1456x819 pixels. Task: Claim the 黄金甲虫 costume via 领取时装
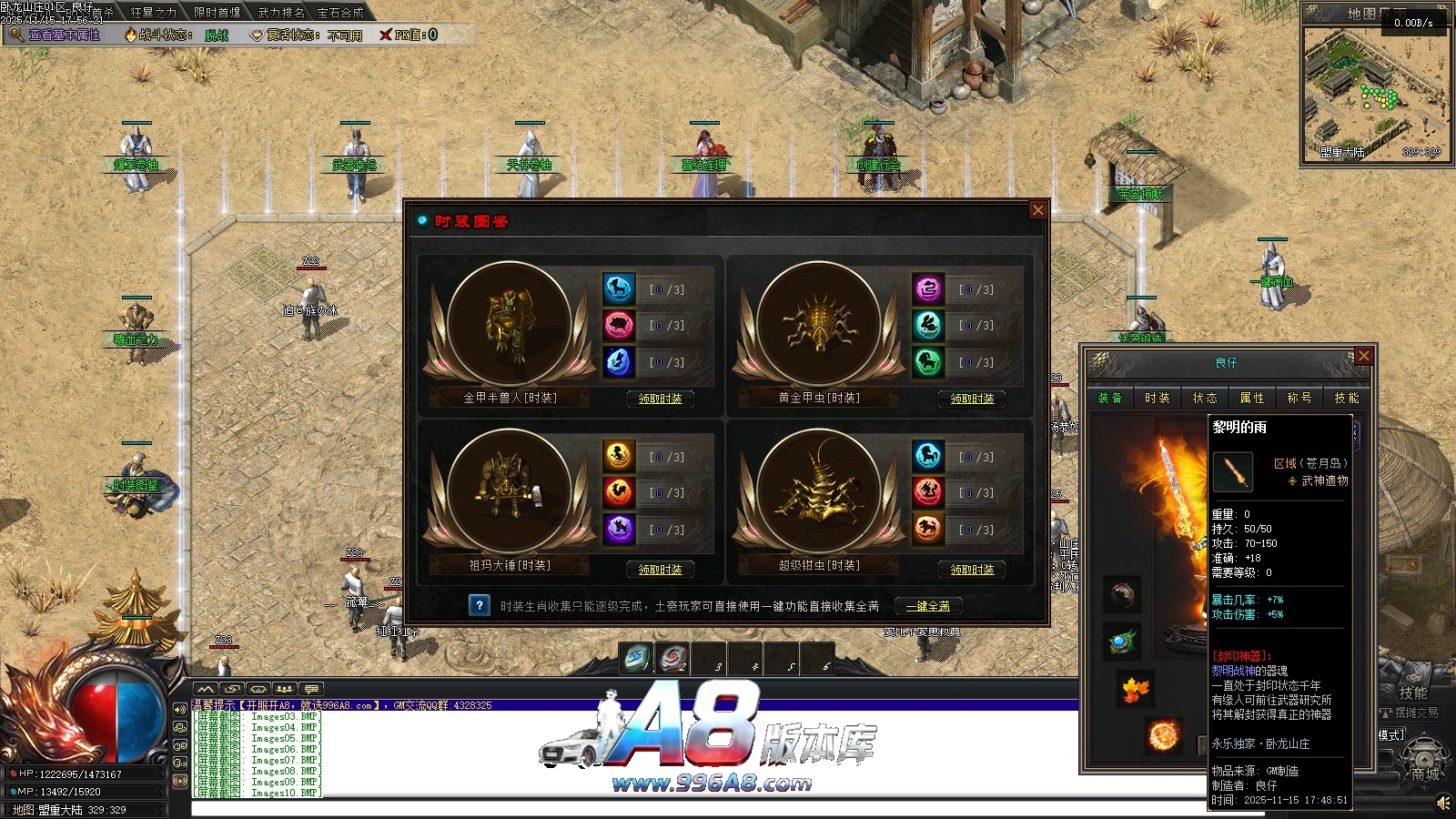pyautogui.click(x=972, y=399)
